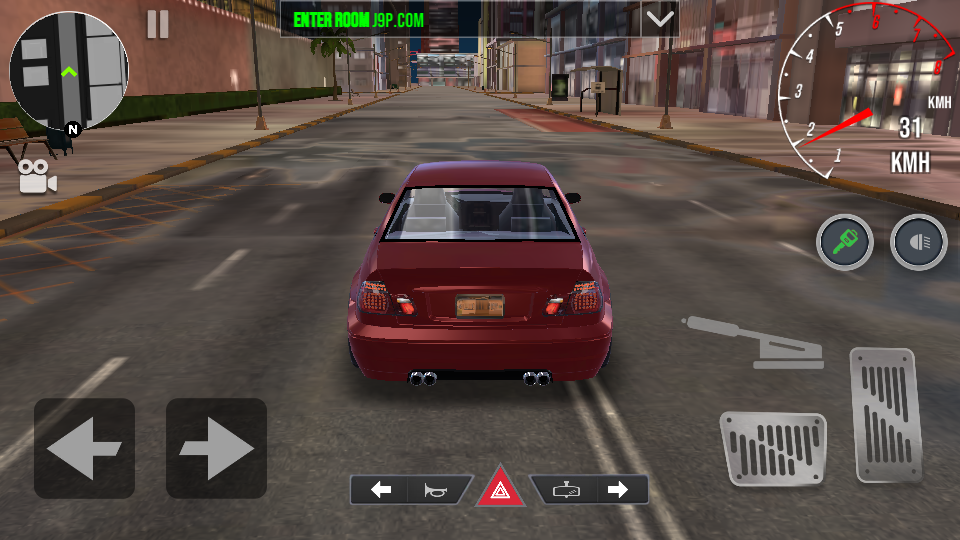Steer left with the large left arrow

[84, 448]
